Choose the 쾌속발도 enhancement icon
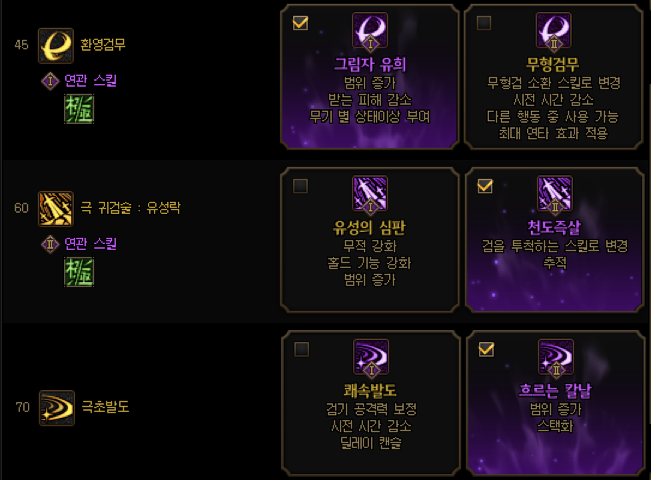The image size is (651, 480). pos(370,359)
